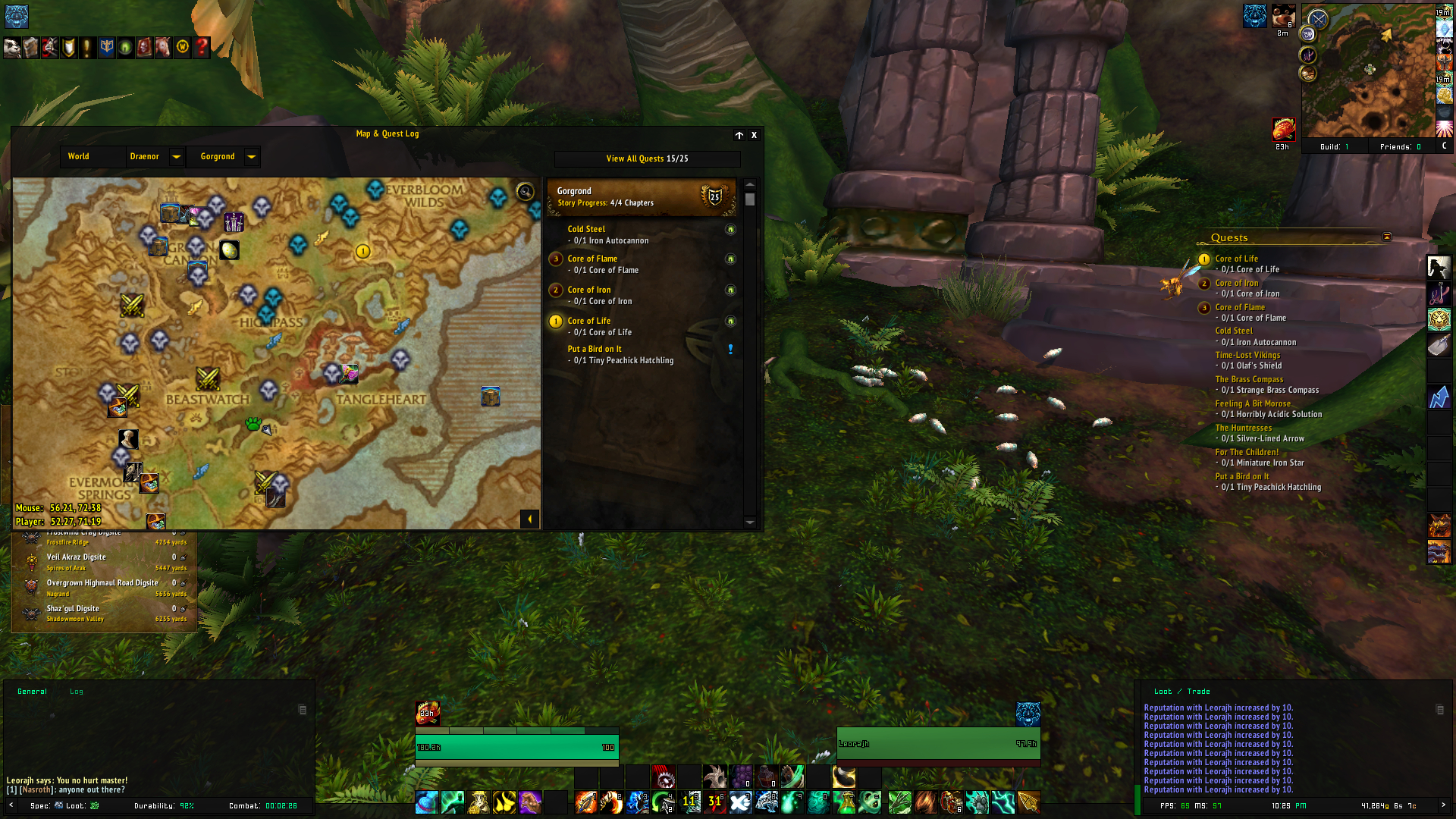Select Put a Bird on It quest
Screen dimensions: 1456x819
tap(595, 350)
